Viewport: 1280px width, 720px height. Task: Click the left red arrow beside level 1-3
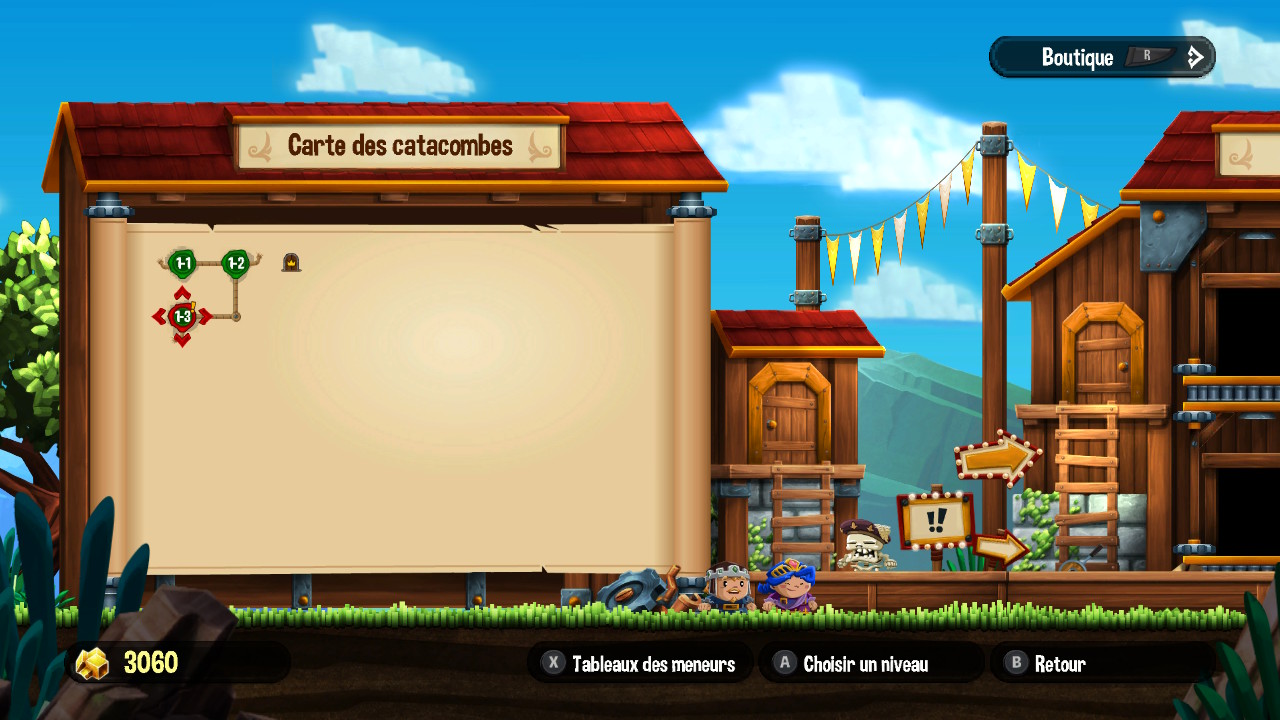[159, 315]
